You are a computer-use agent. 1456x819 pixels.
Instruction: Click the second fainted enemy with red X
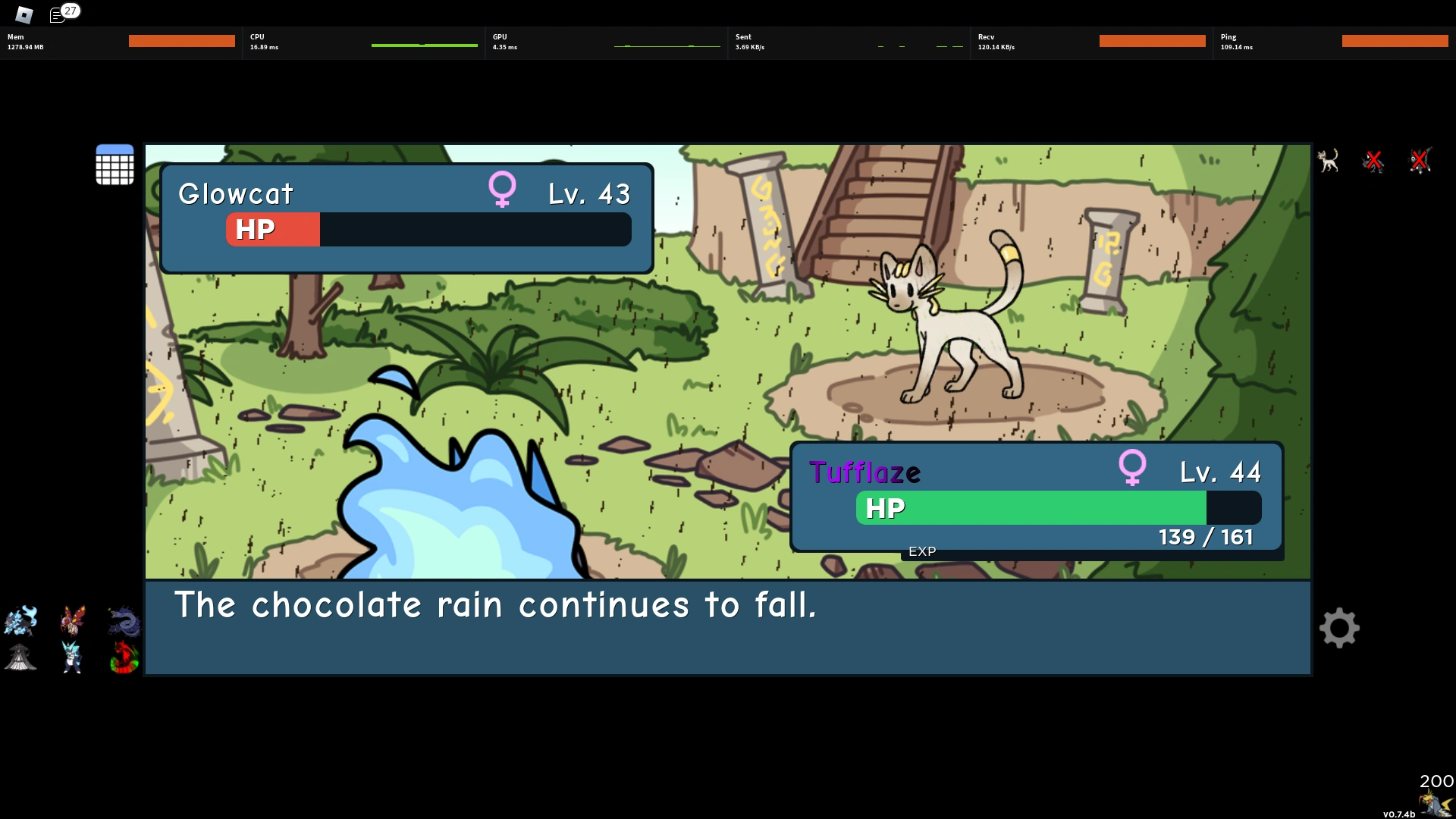tap(1420, 160)
